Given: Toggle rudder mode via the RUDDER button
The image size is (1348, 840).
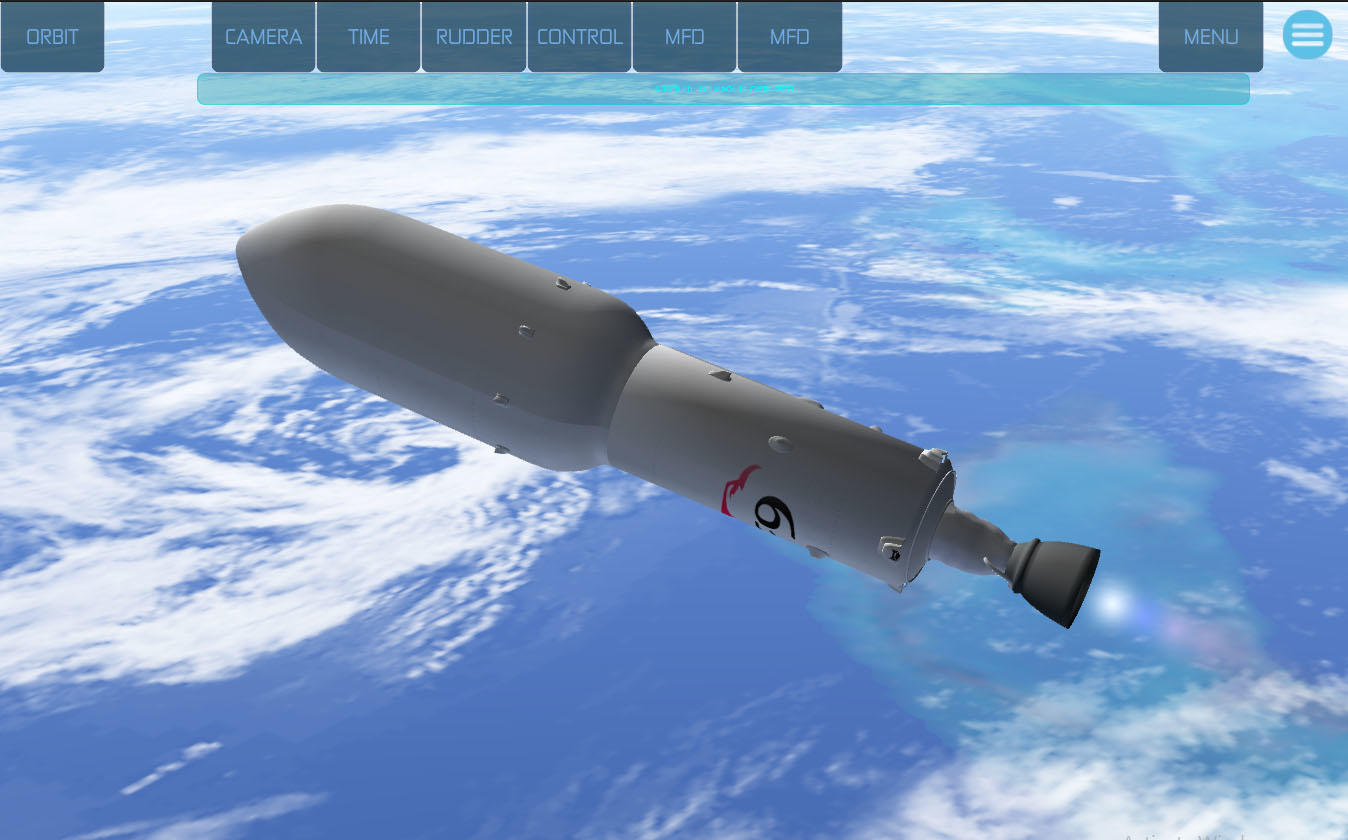Looking at the screenshot, I should (474, 36).
